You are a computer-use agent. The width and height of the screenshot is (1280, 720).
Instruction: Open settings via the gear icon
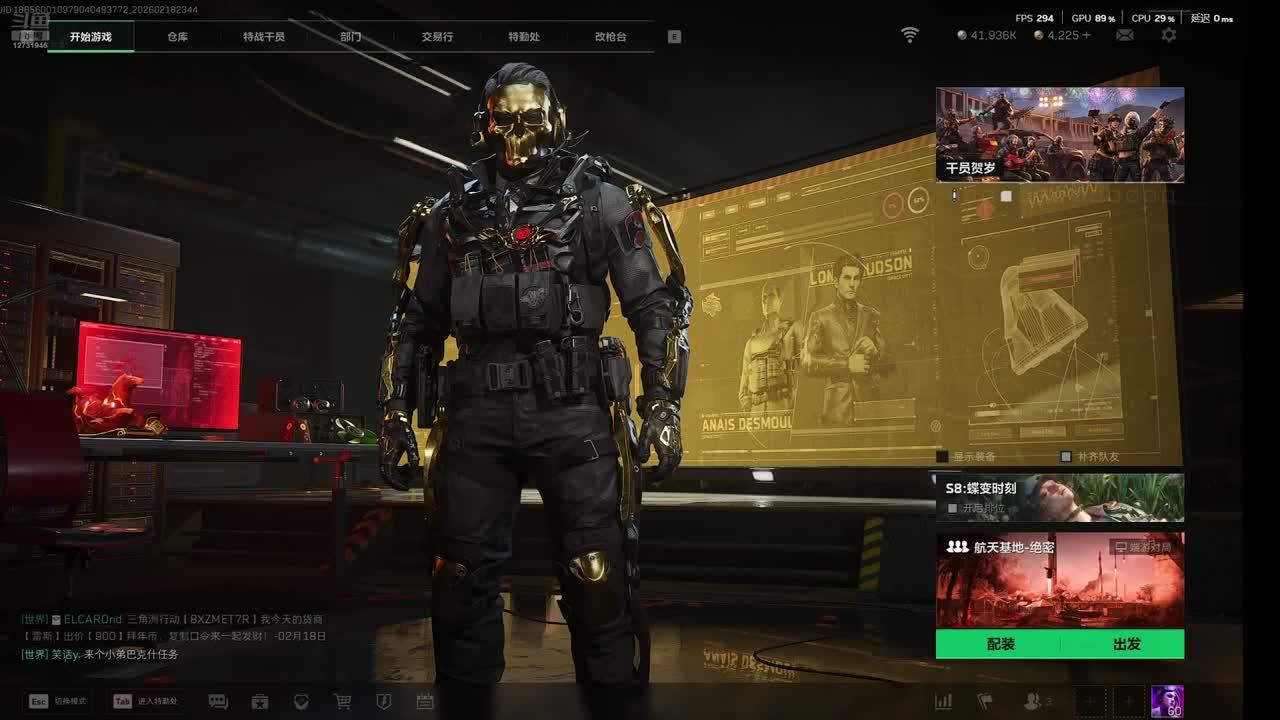(1168, 35)
